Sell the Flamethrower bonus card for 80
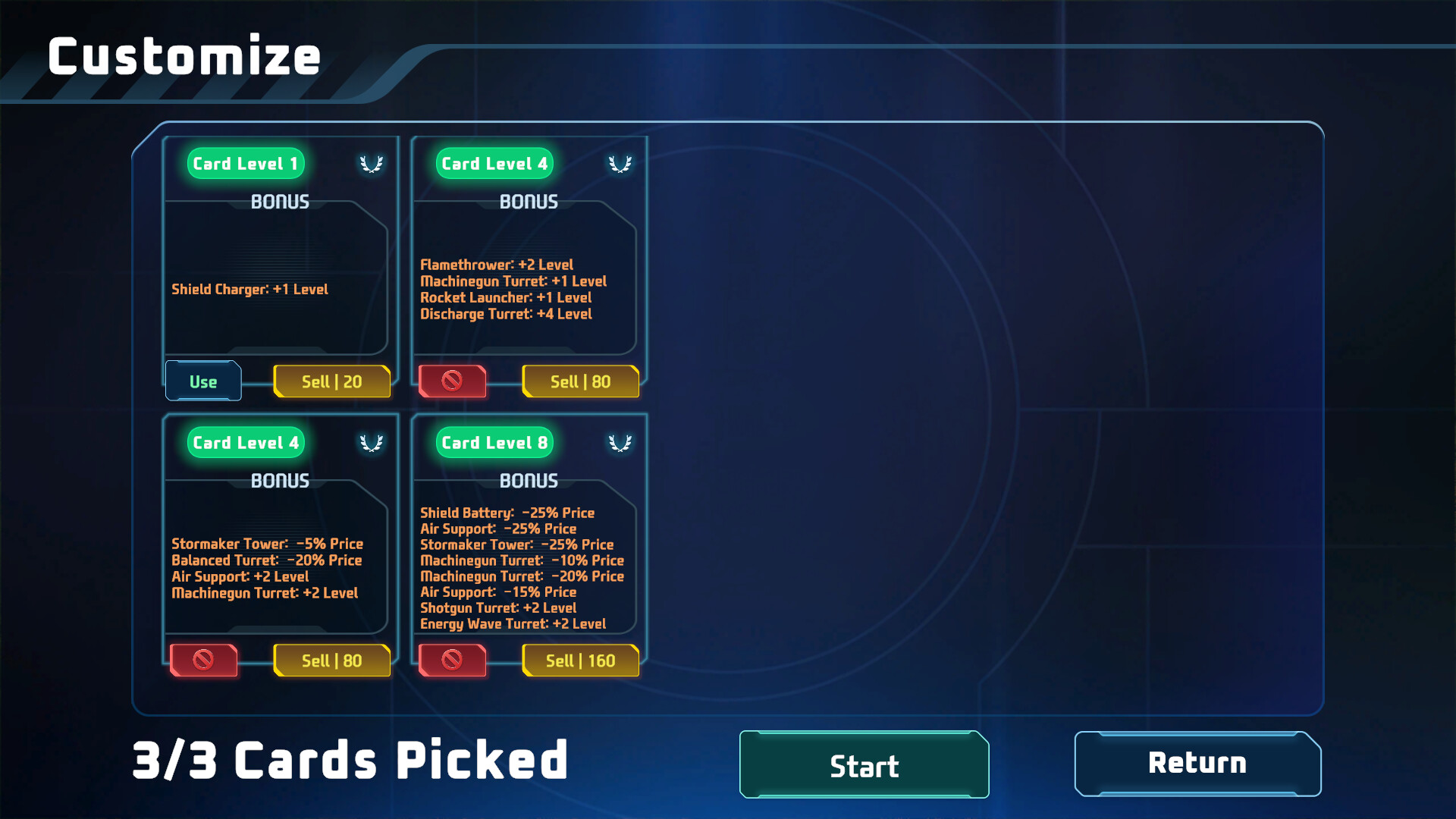 tap(581, 381)
